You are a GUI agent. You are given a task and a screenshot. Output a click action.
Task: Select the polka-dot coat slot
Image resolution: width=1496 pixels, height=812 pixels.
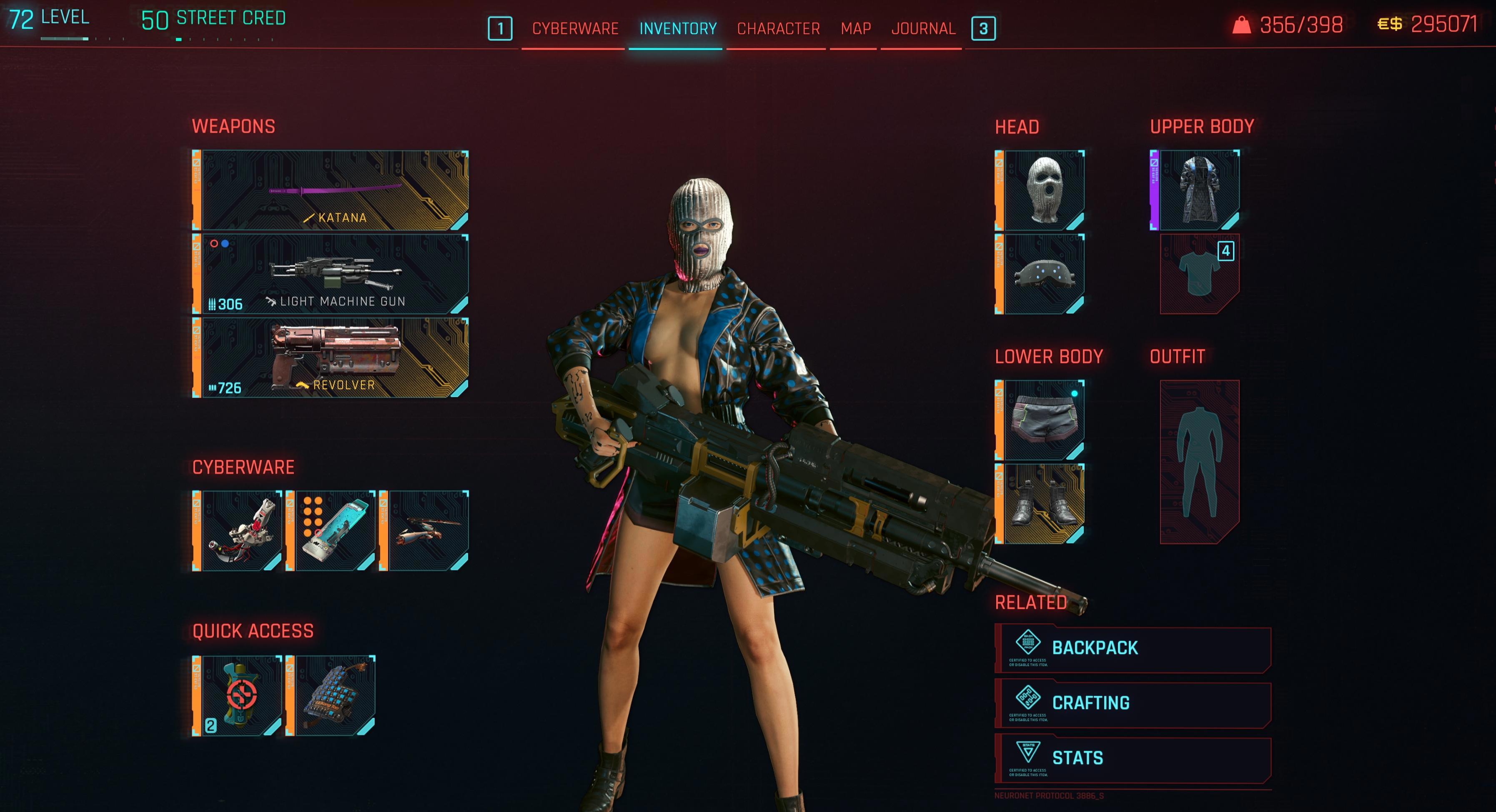click(1199, 190)
